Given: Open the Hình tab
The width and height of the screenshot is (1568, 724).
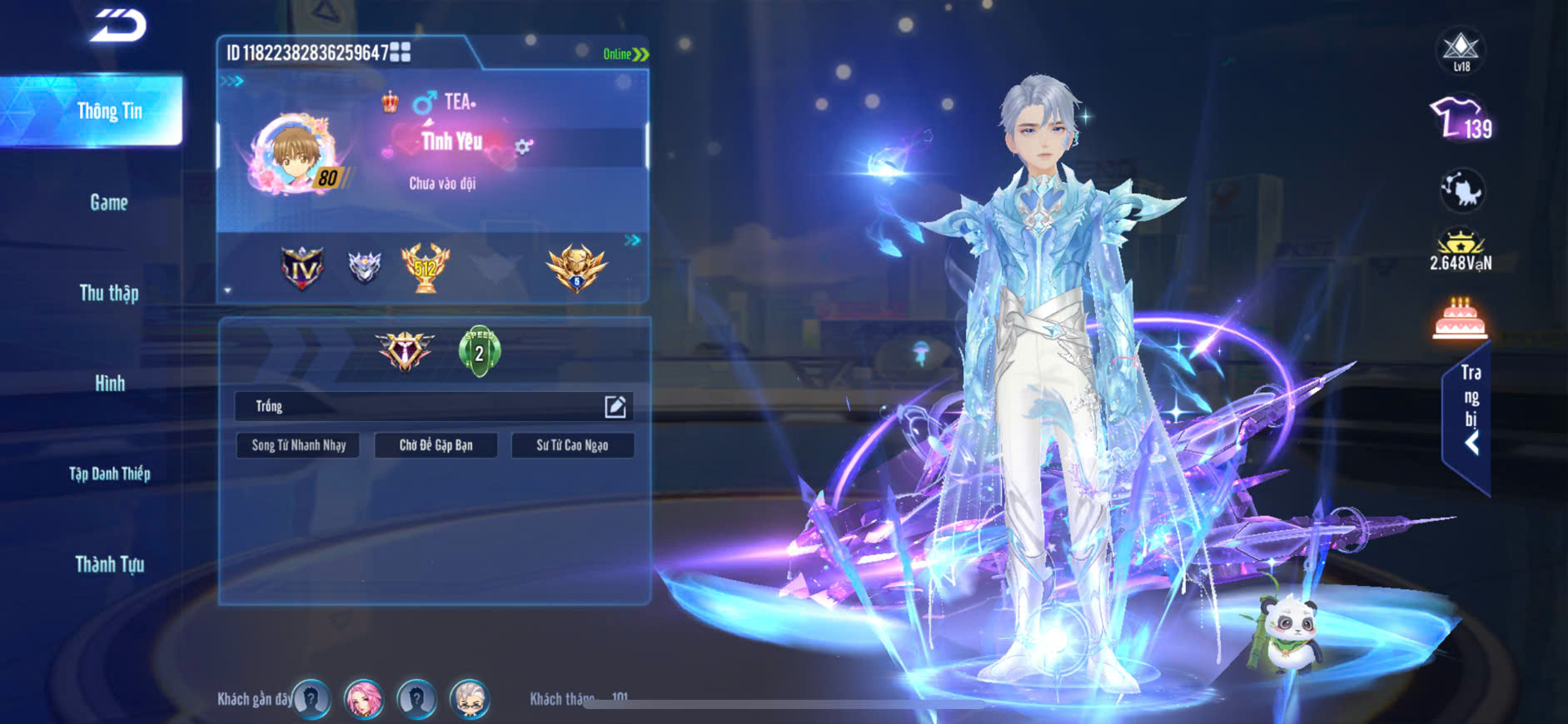Looking at the screenshot, I should pos(109,384).
